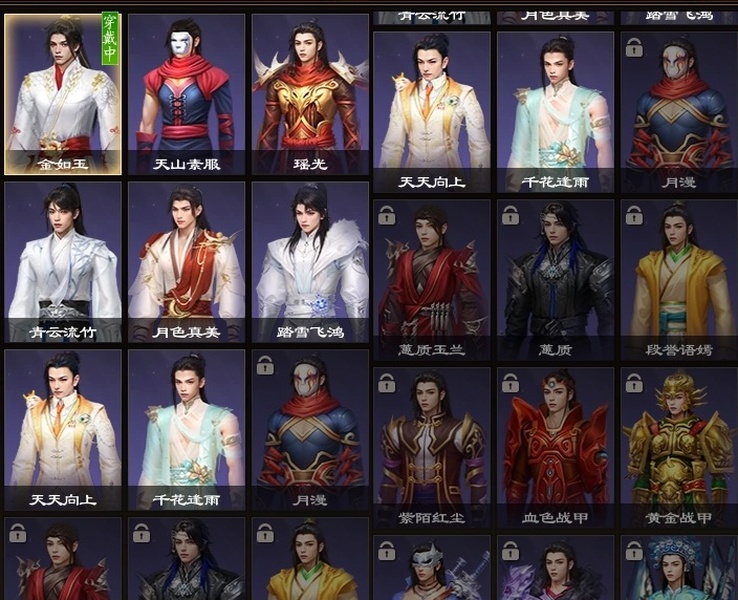Viewport: 738px width, 600px height.
Task: Select the blue opera headdress costume
Action: (x=679, y=570)
